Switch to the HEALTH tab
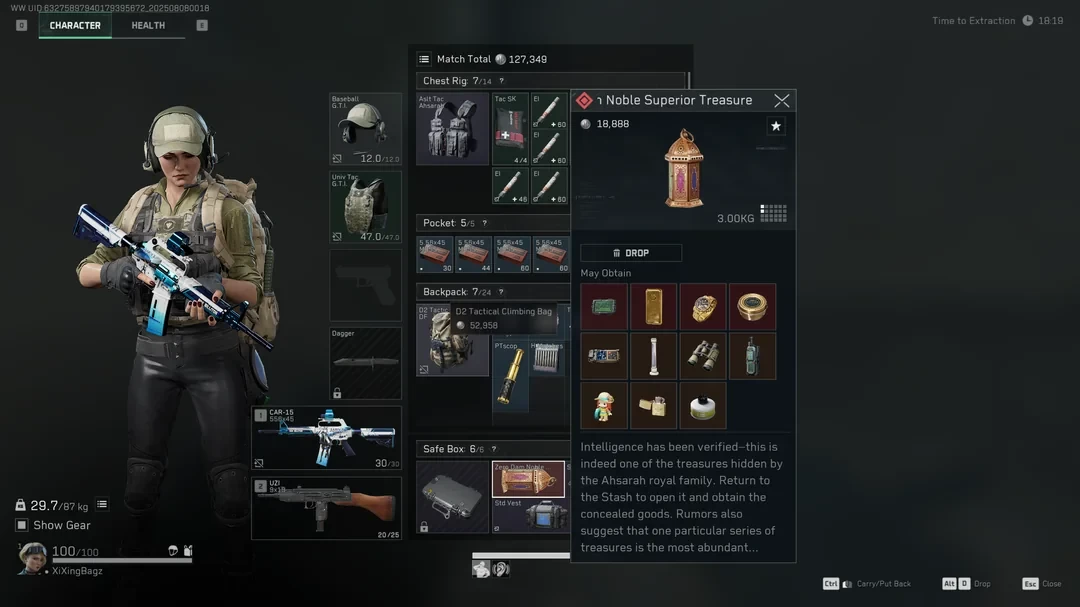Screen dimensions: 1080x607 148,25
